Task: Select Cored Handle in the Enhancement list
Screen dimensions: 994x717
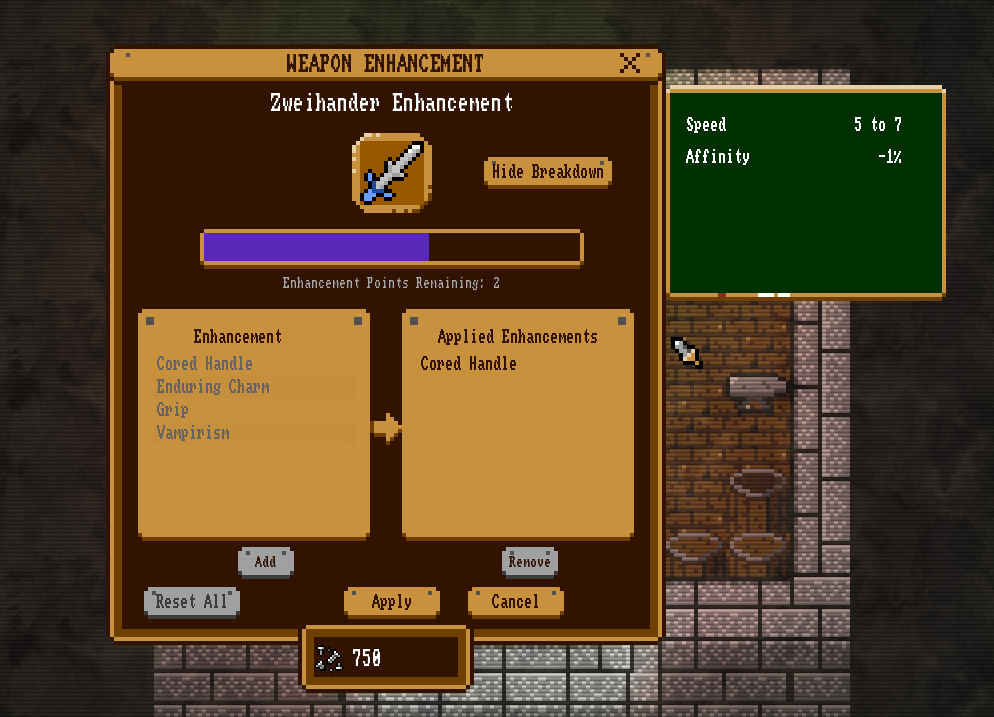Action: point(205,364)
